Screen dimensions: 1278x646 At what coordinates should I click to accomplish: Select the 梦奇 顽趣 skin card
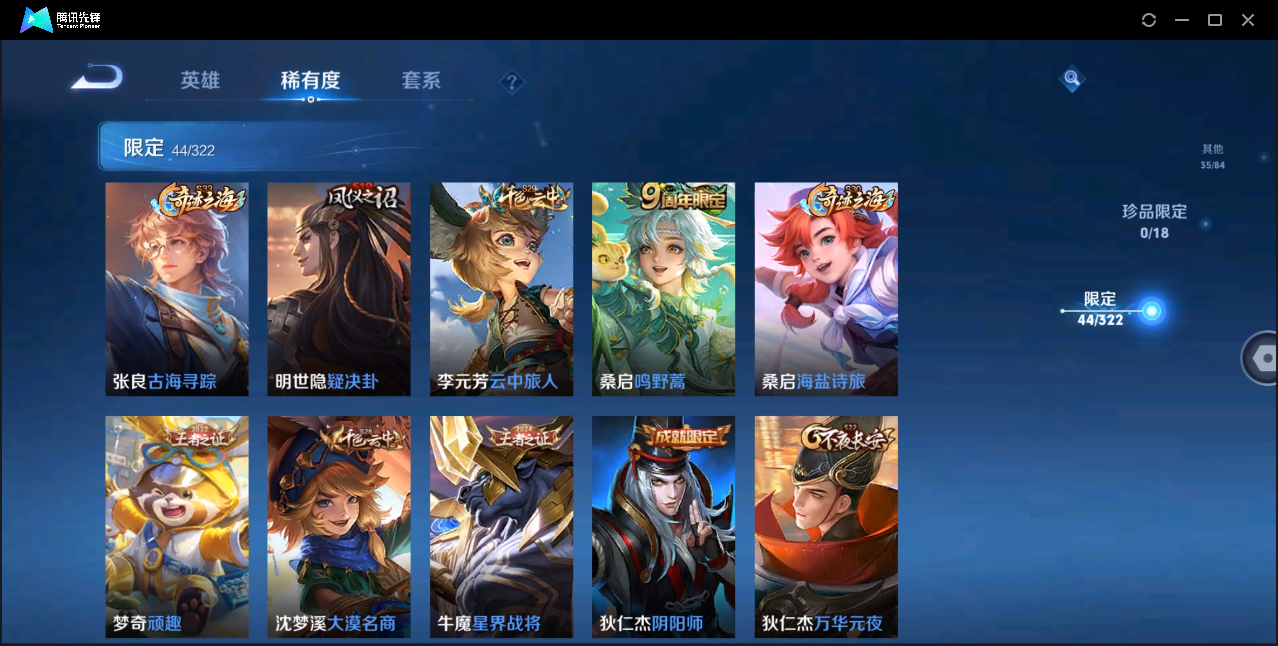(x=177, y=526)
